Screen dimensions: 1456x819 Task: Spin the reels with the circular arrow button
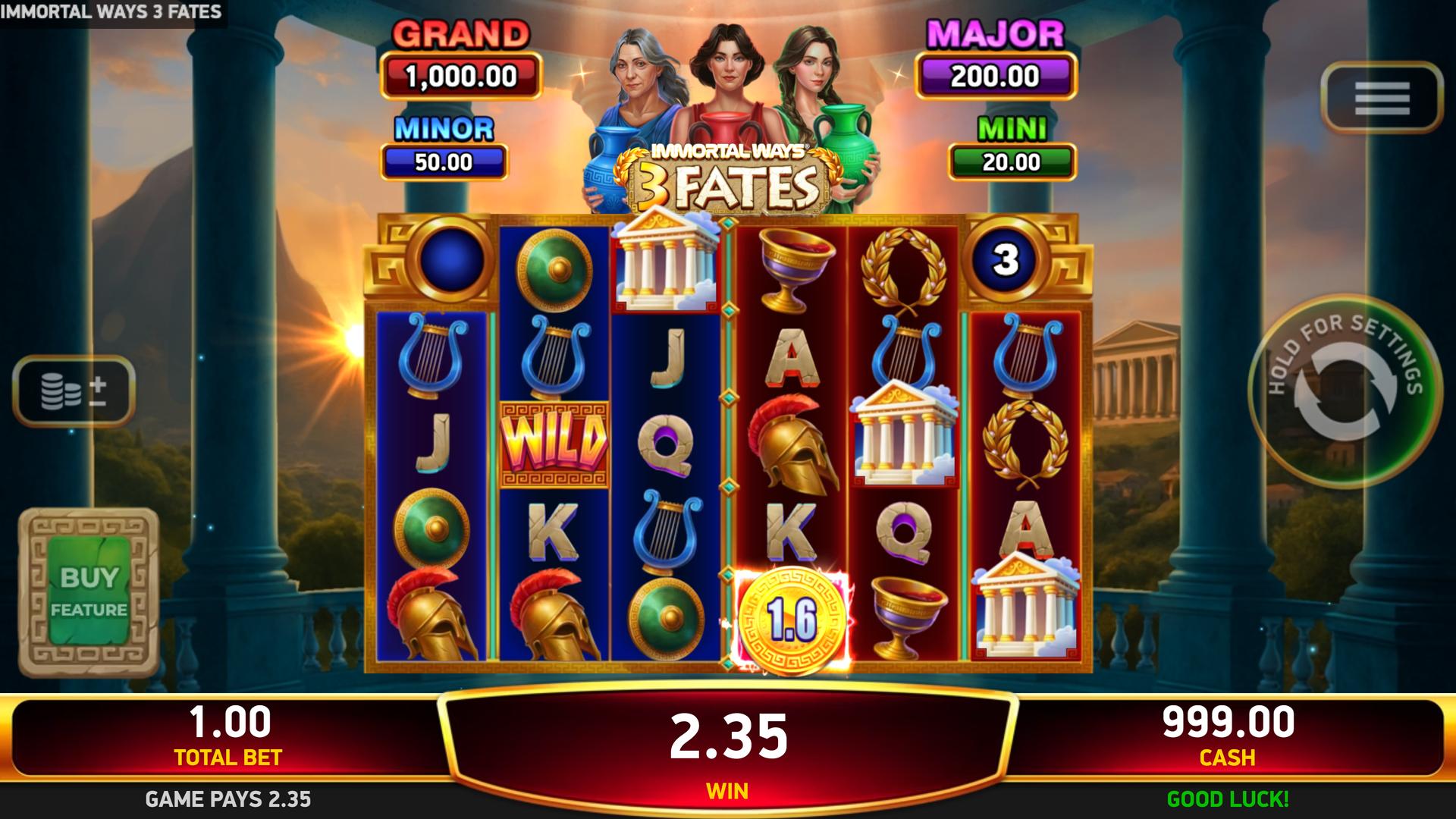coord(1345,391)
